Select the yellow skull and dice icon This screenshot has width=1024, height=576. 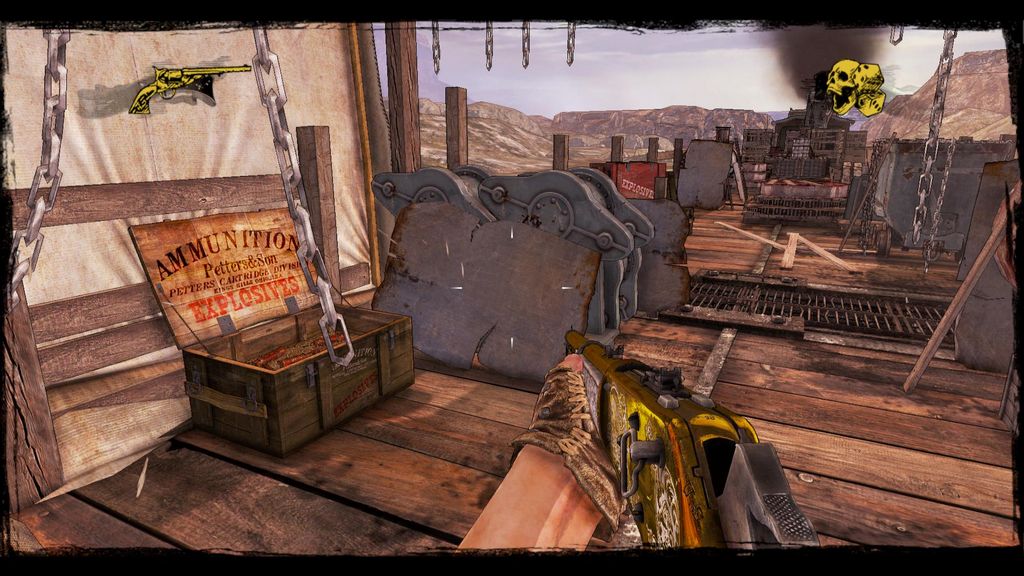pos(853,86)
